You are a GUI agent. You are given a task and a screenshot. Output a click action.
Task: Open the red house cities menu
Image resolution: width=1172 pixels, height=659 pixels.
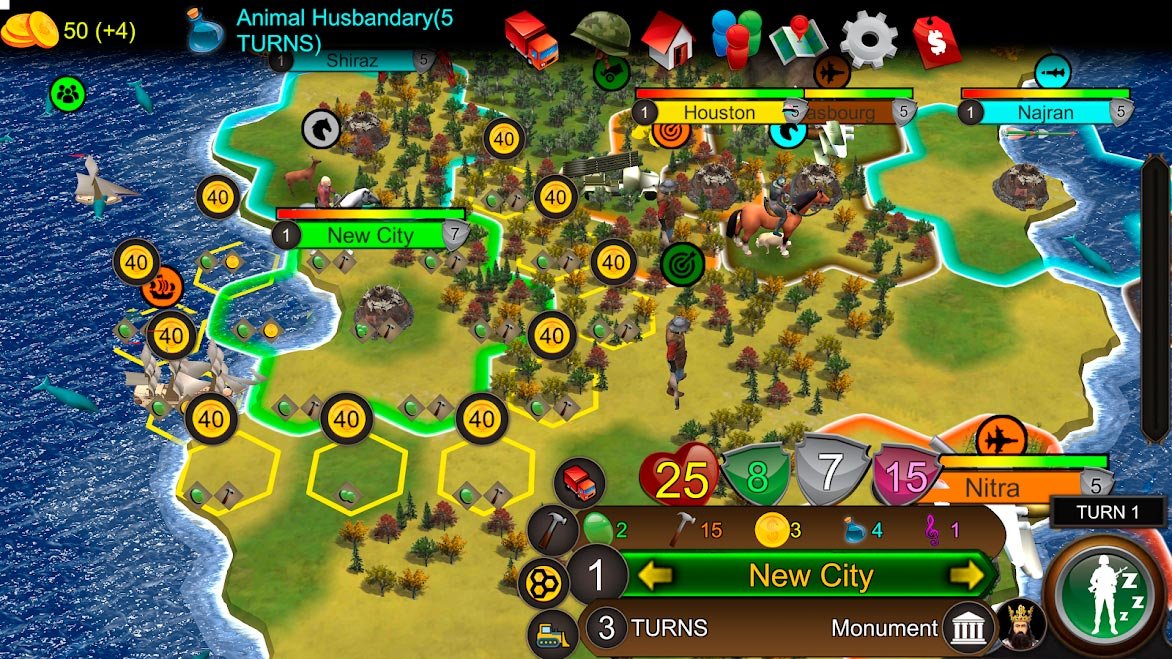pos(668,38)
